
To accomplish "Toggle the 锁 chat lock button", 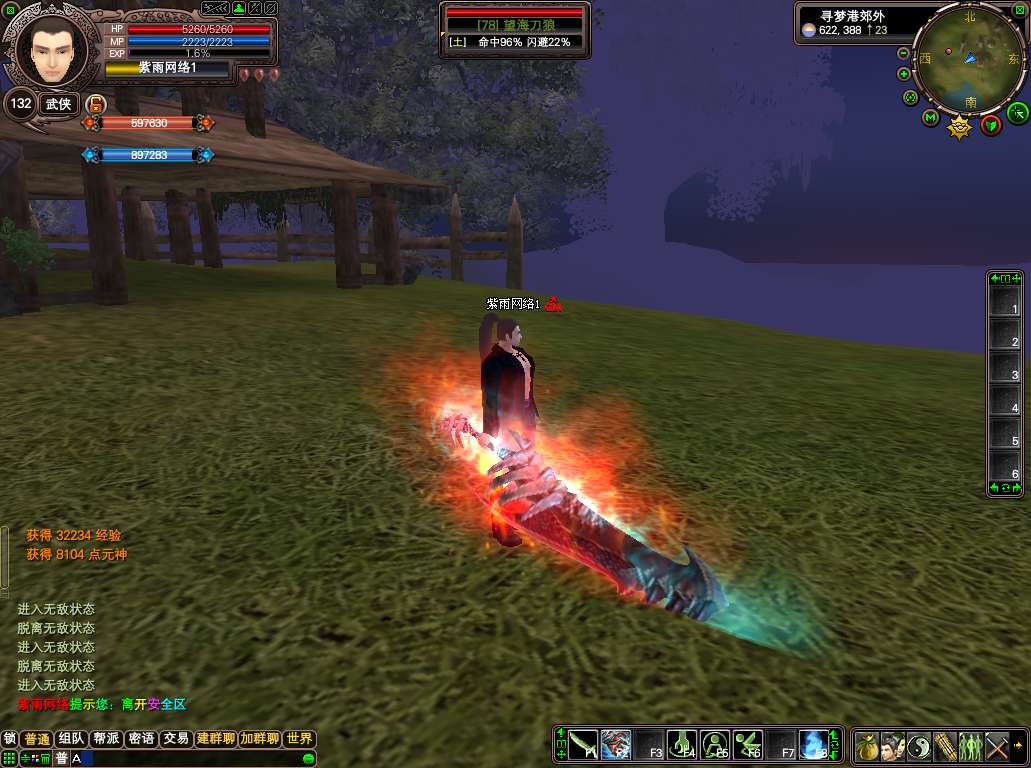I will tap(10, 739).
